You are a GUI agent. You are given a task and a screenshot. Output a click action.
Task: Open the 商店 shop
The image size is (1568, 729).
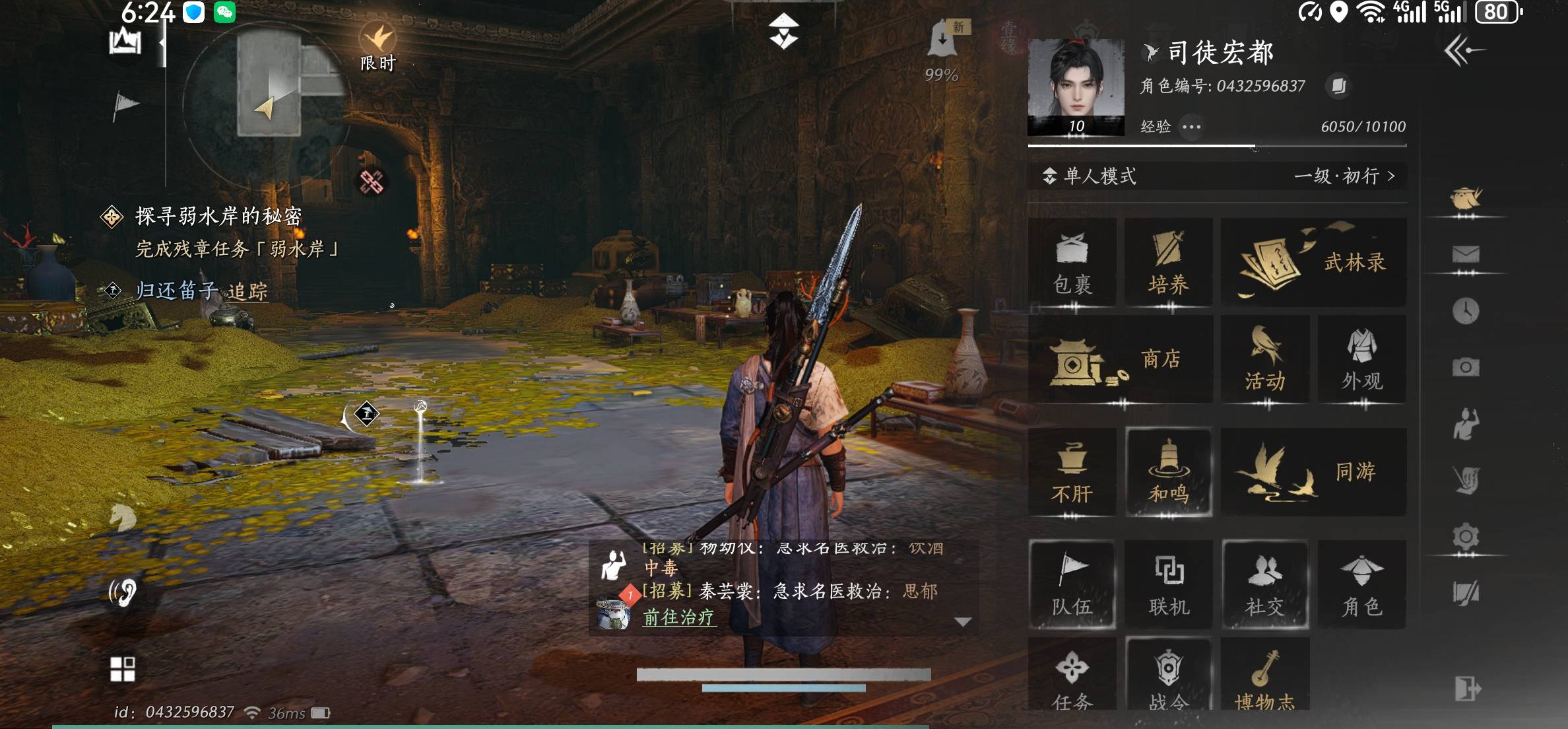[x=1120, y=359]
